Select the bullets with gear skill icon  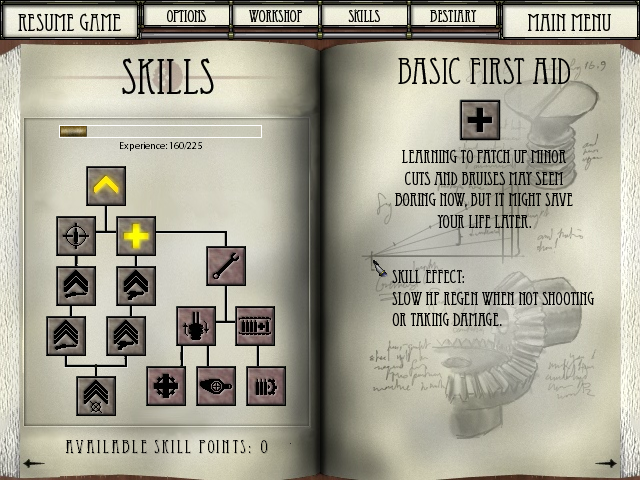[x=266, y=386]
